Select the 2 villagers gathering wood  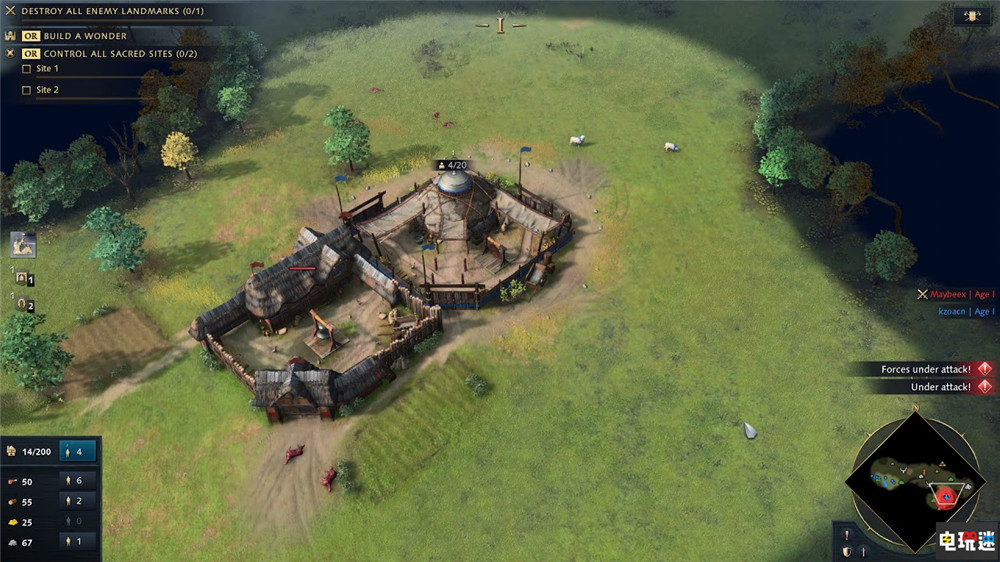(x=78, y=501)
